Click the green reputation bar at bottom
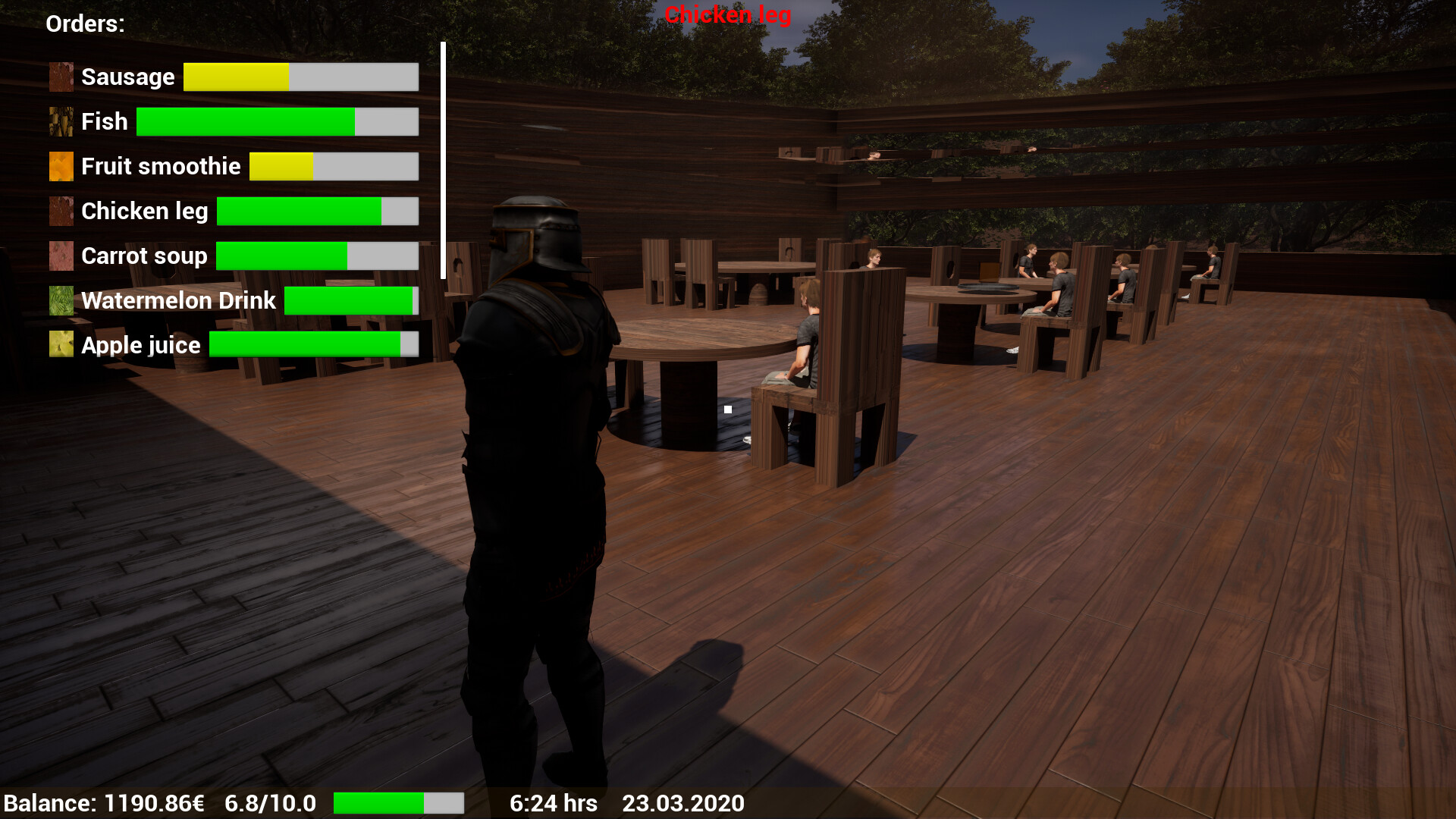1456x819 pixels. click(400, 802)
